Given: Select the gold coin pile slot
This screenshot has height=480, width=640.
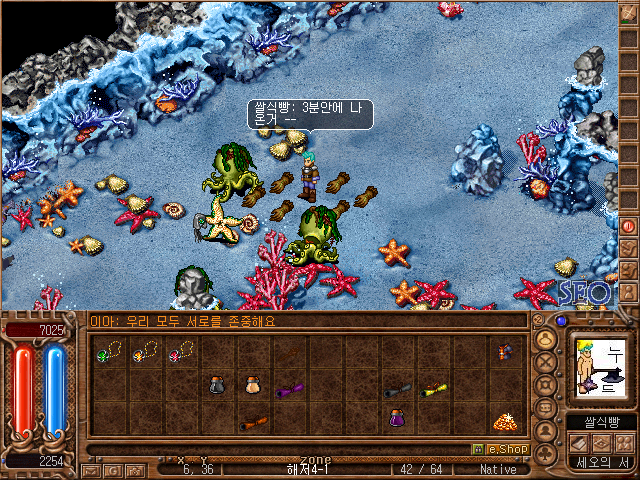Looking at the screenshot, I should coord(505,420).
